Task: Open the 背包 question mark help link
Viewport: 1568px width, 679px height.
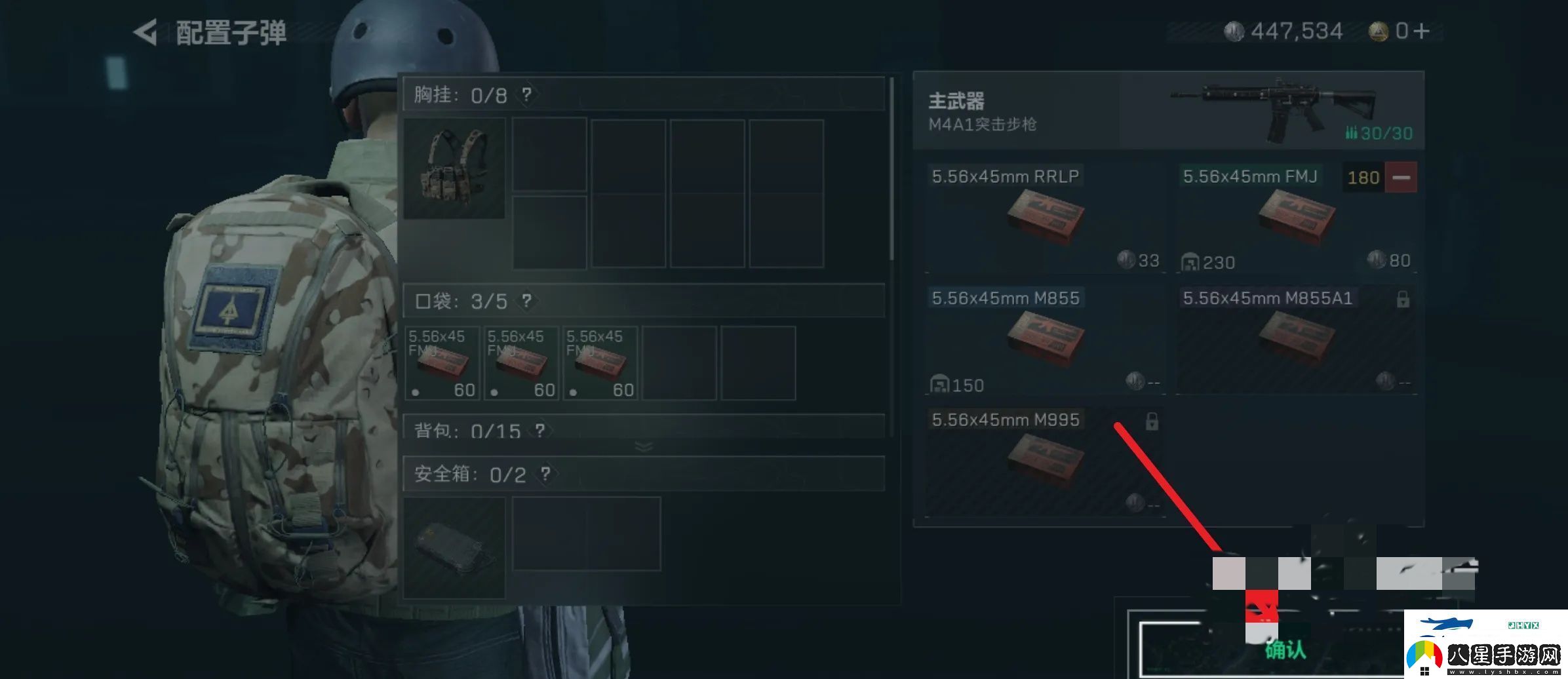Action: tap(539, 431)
